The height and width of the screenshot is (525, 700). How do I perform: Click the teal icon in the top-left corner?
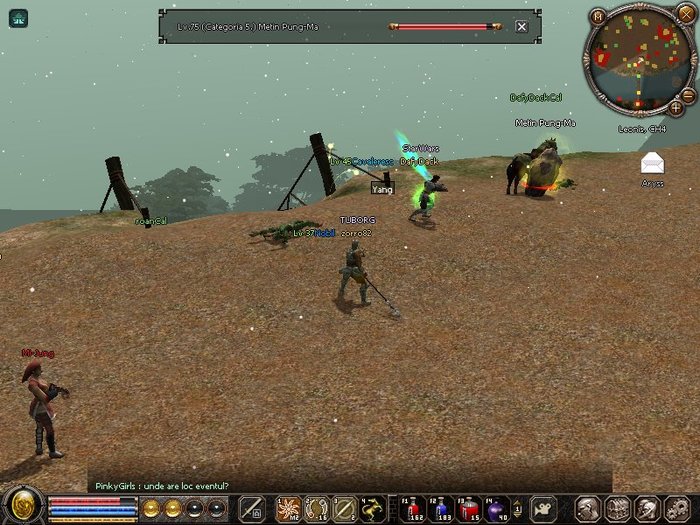(x=19, y=18)
